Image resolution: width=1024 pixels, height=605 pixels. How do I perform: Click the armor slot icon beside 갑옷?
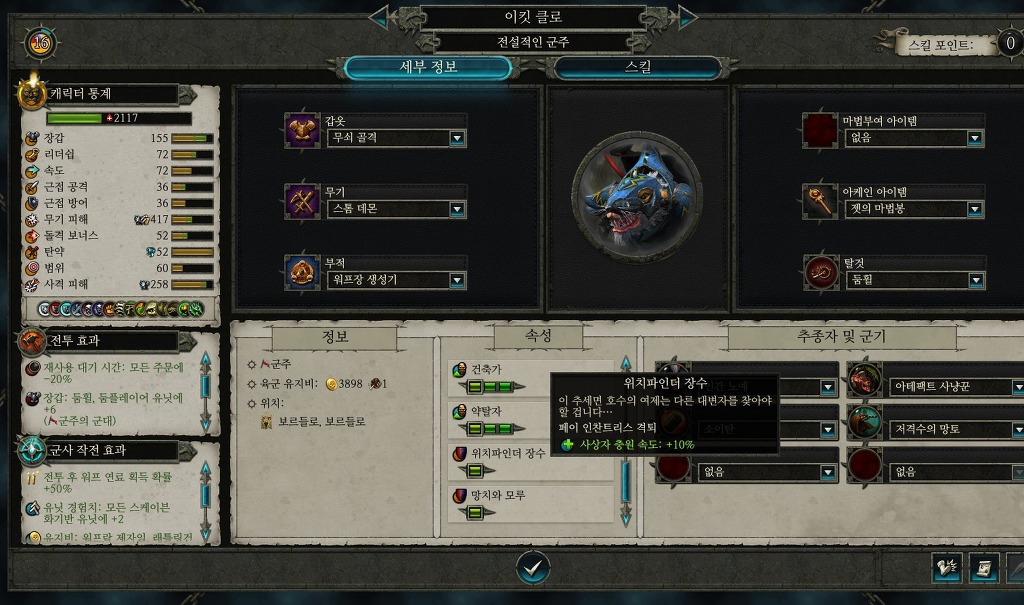coord(302,131)
